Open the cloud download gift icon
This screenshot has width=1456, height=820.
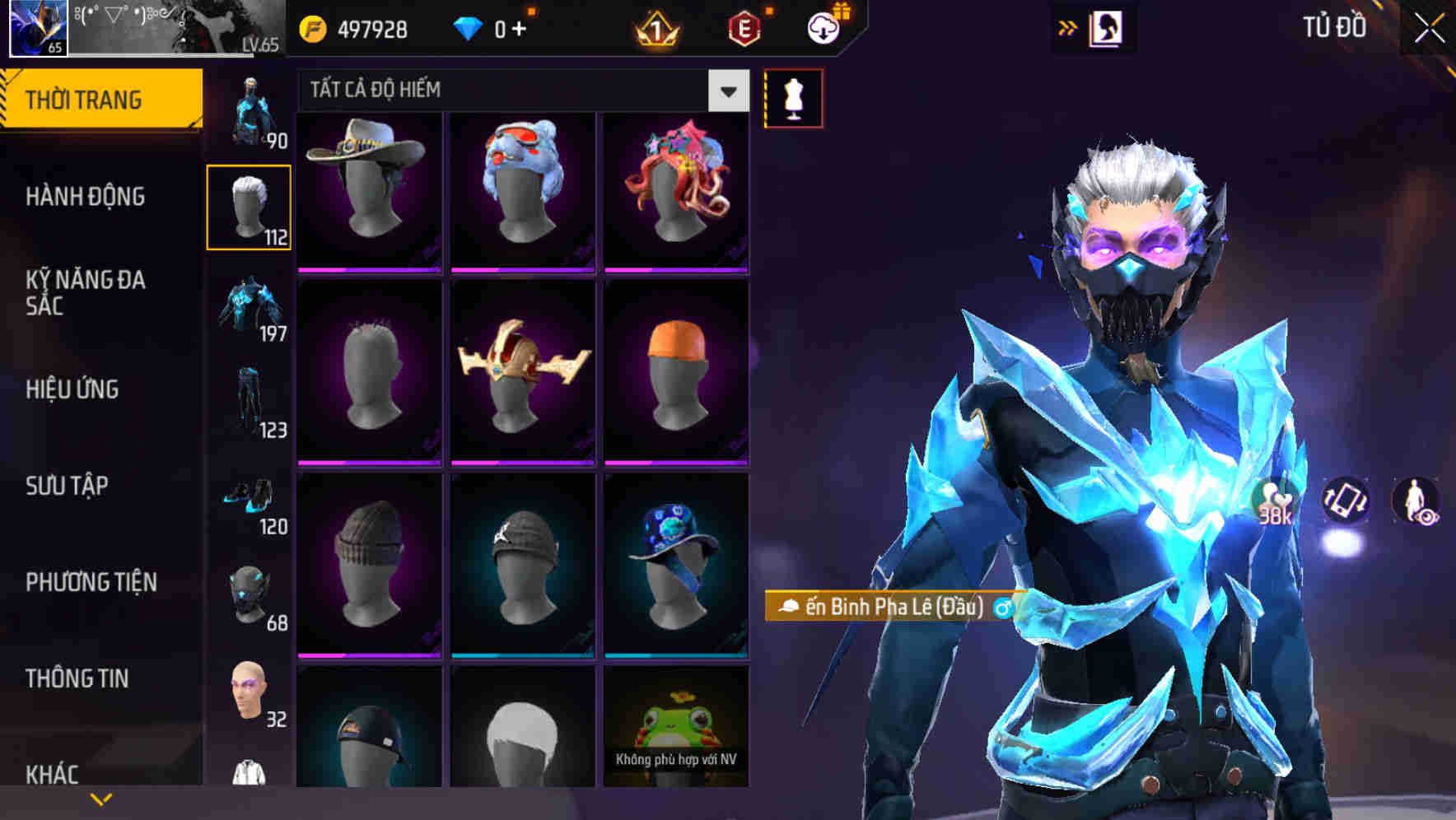(824, 26)
